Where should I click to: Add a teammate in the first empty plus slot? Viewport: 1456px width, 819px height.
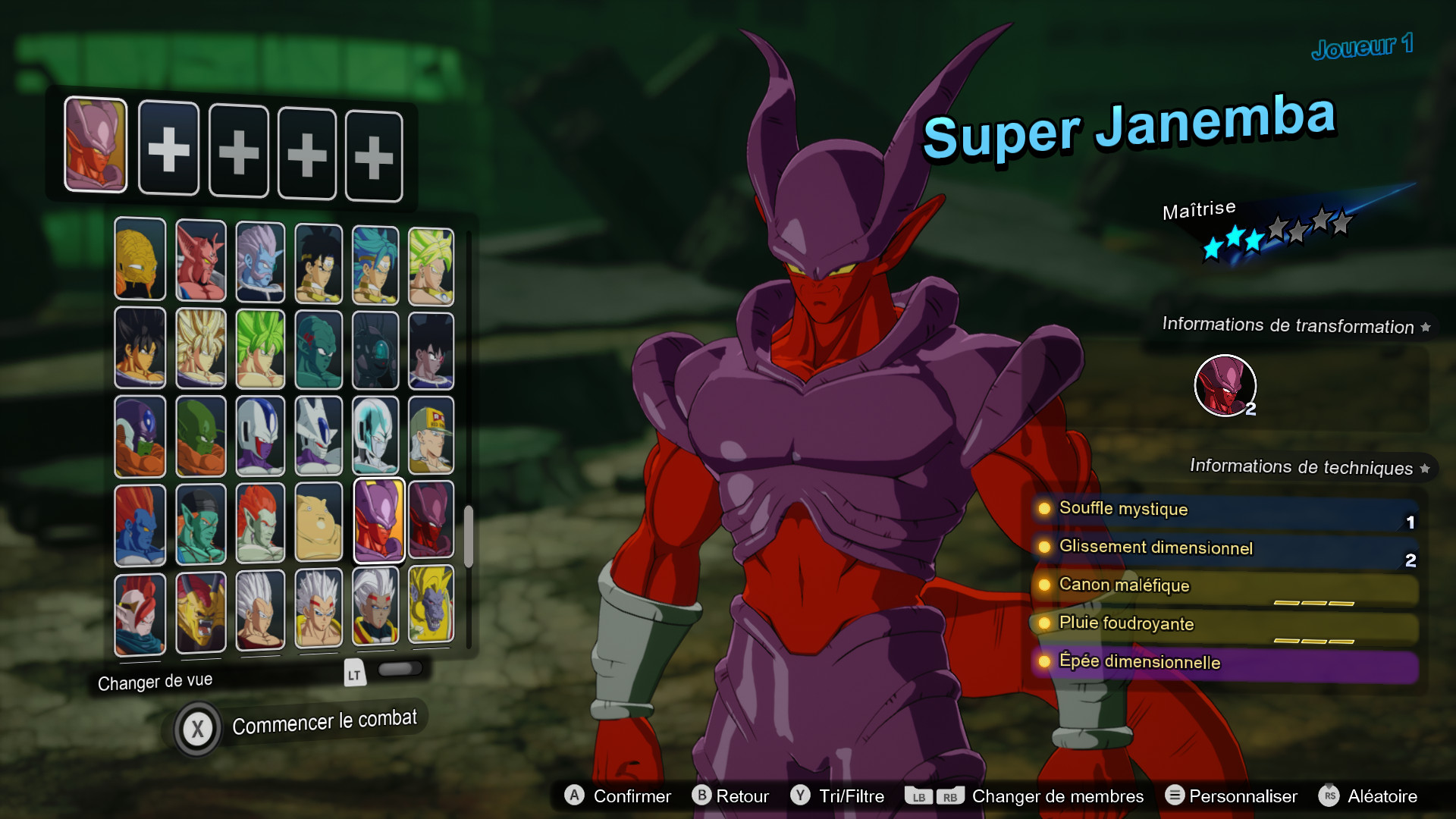(168, 149)
